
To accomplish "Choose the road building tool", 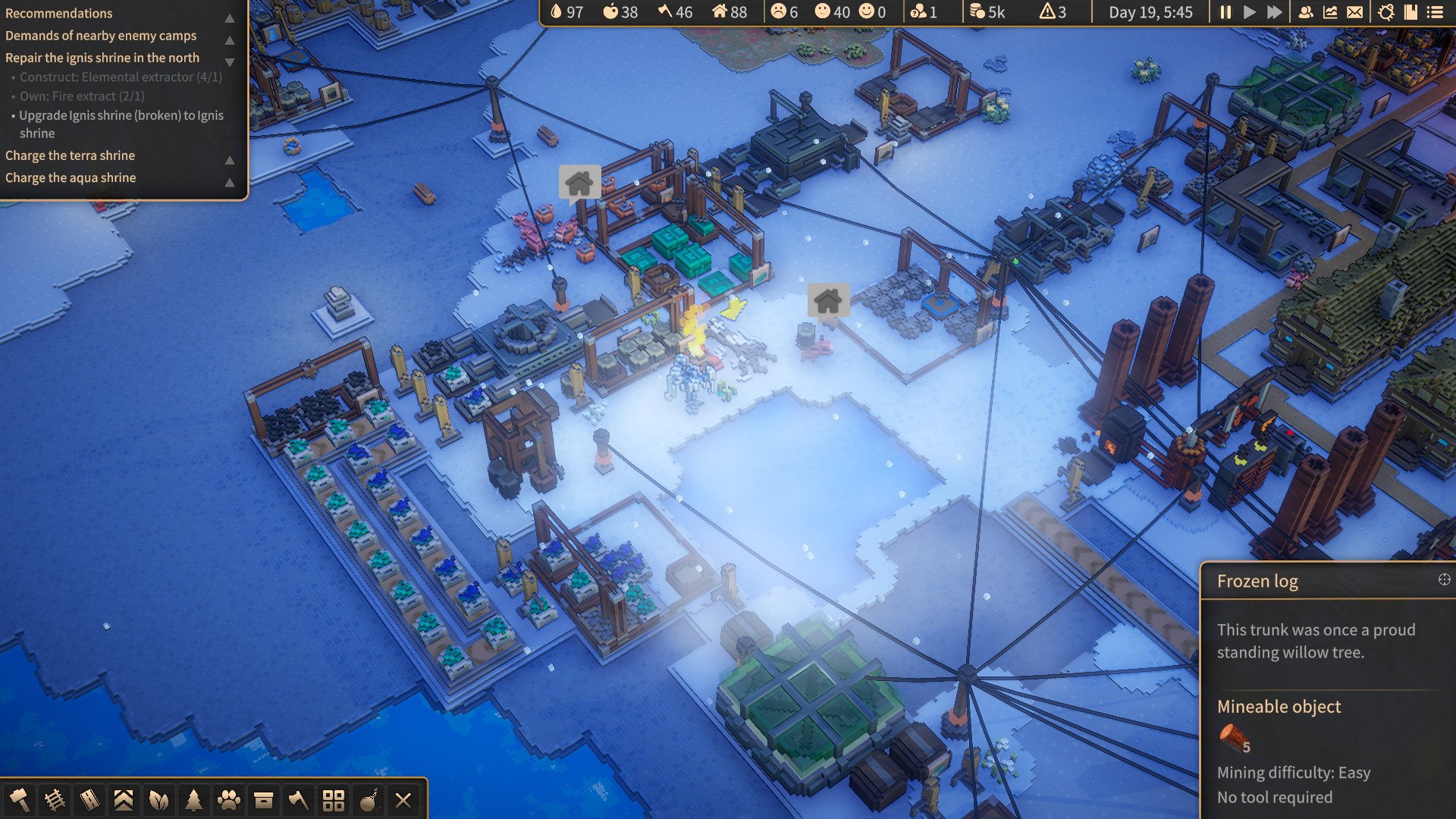I will tap(89, 800).
